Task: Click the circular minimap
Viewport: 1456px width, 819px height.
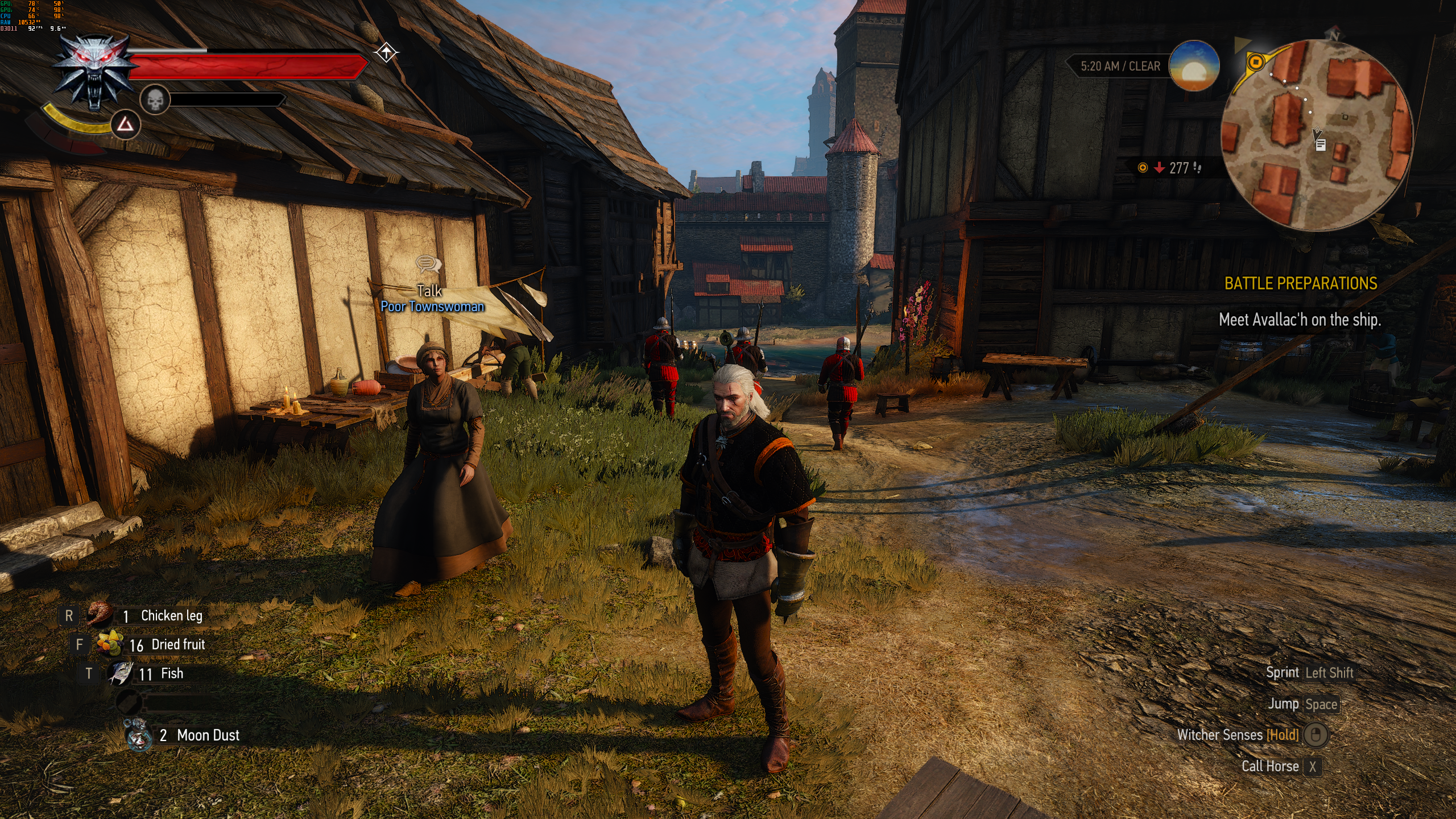Action: (x=1317, y=136)
